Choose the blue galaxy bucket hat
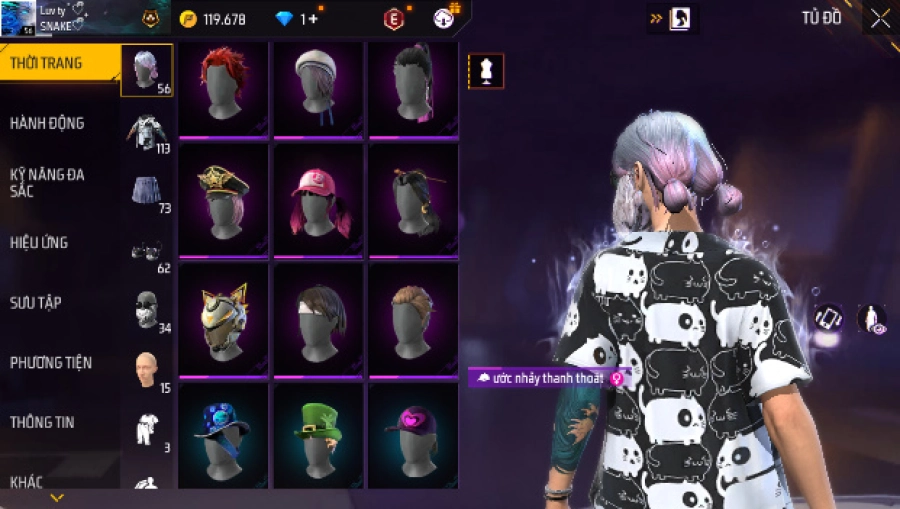Image resolution: width=900 pixels, height=509 pixels. pos(223,436)
